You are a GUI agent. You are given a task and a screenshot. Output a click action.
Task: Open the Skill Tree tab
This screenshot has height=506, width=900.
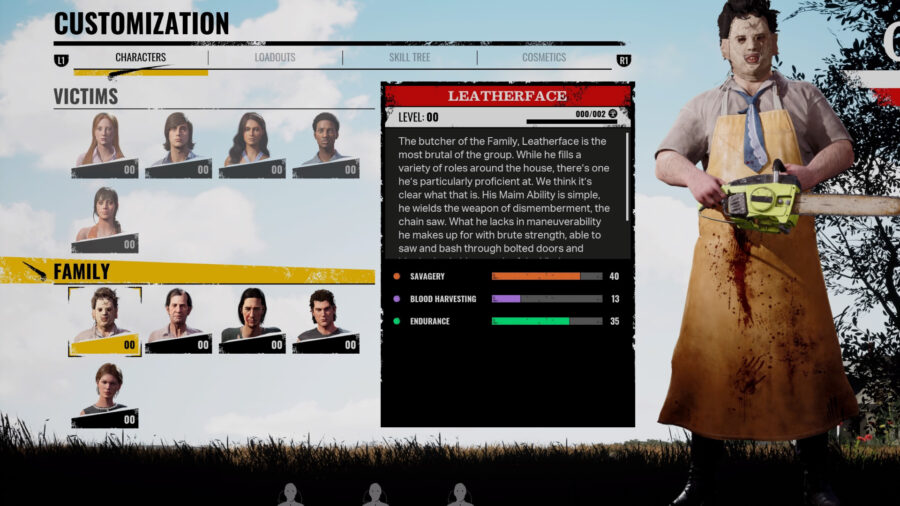408,58
